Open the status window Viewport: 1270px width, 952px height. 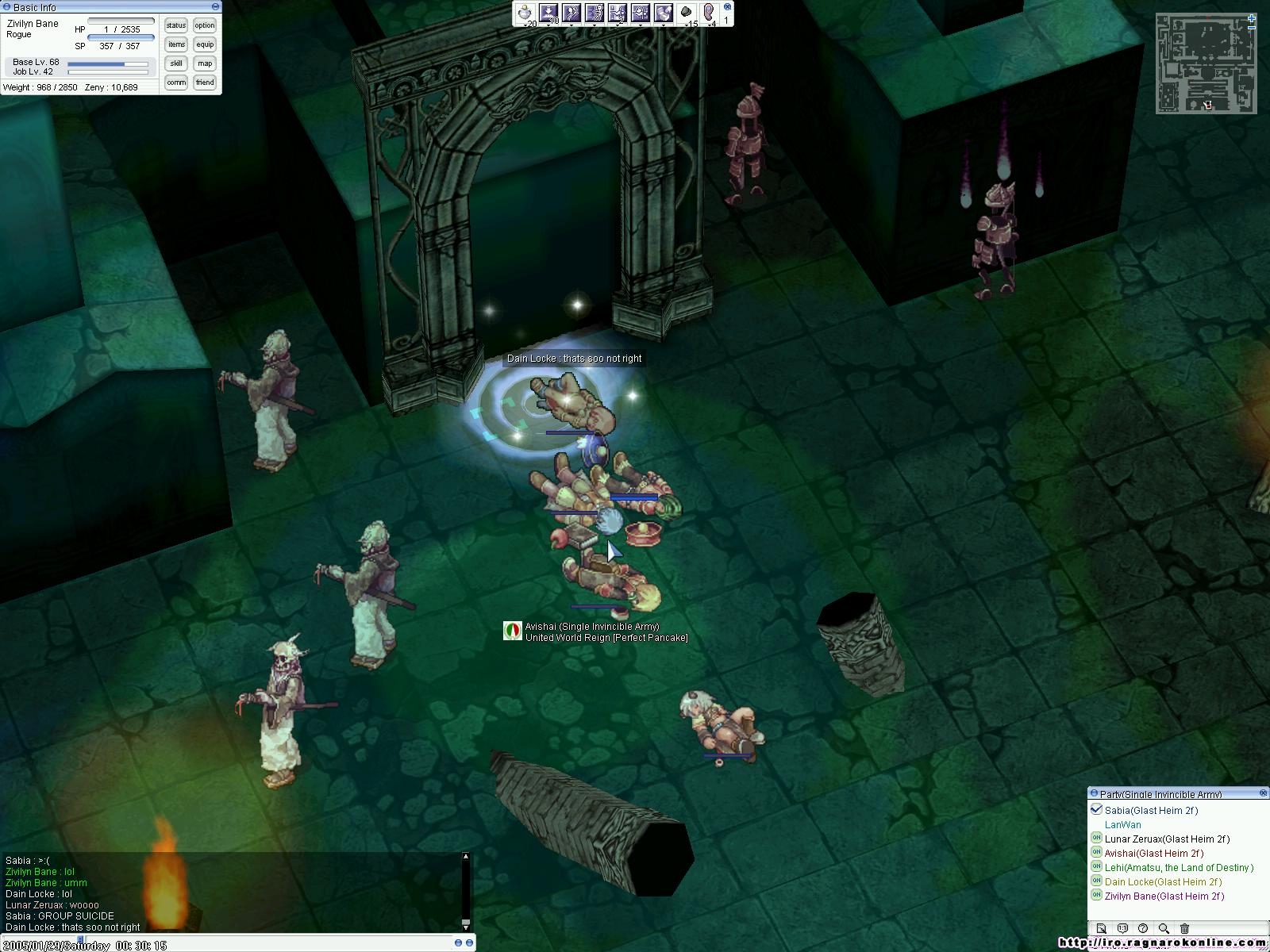(176, 25)
